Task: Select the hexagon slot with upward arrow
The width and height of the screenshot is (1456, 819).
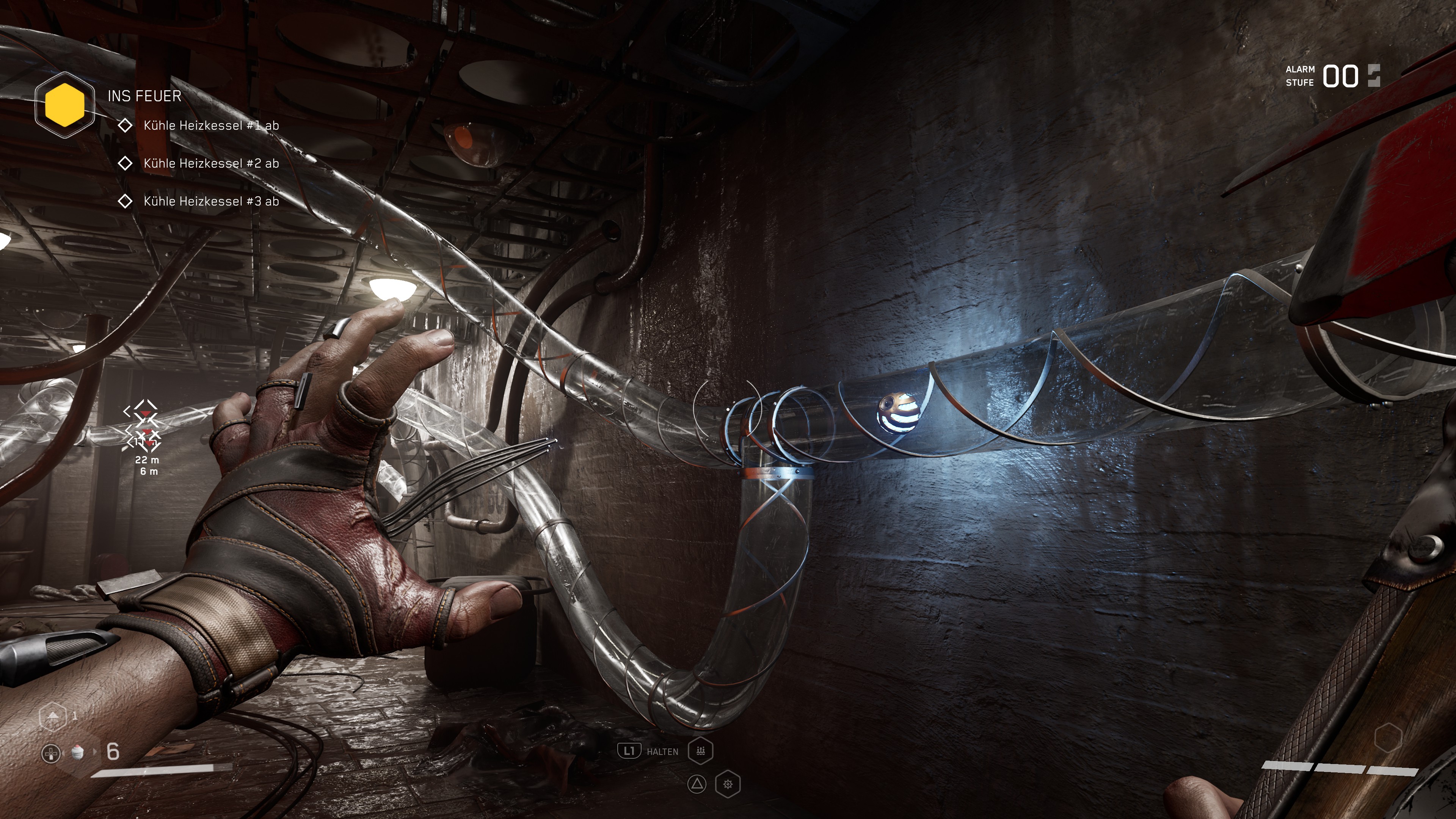Action: [x=53, y=716]
